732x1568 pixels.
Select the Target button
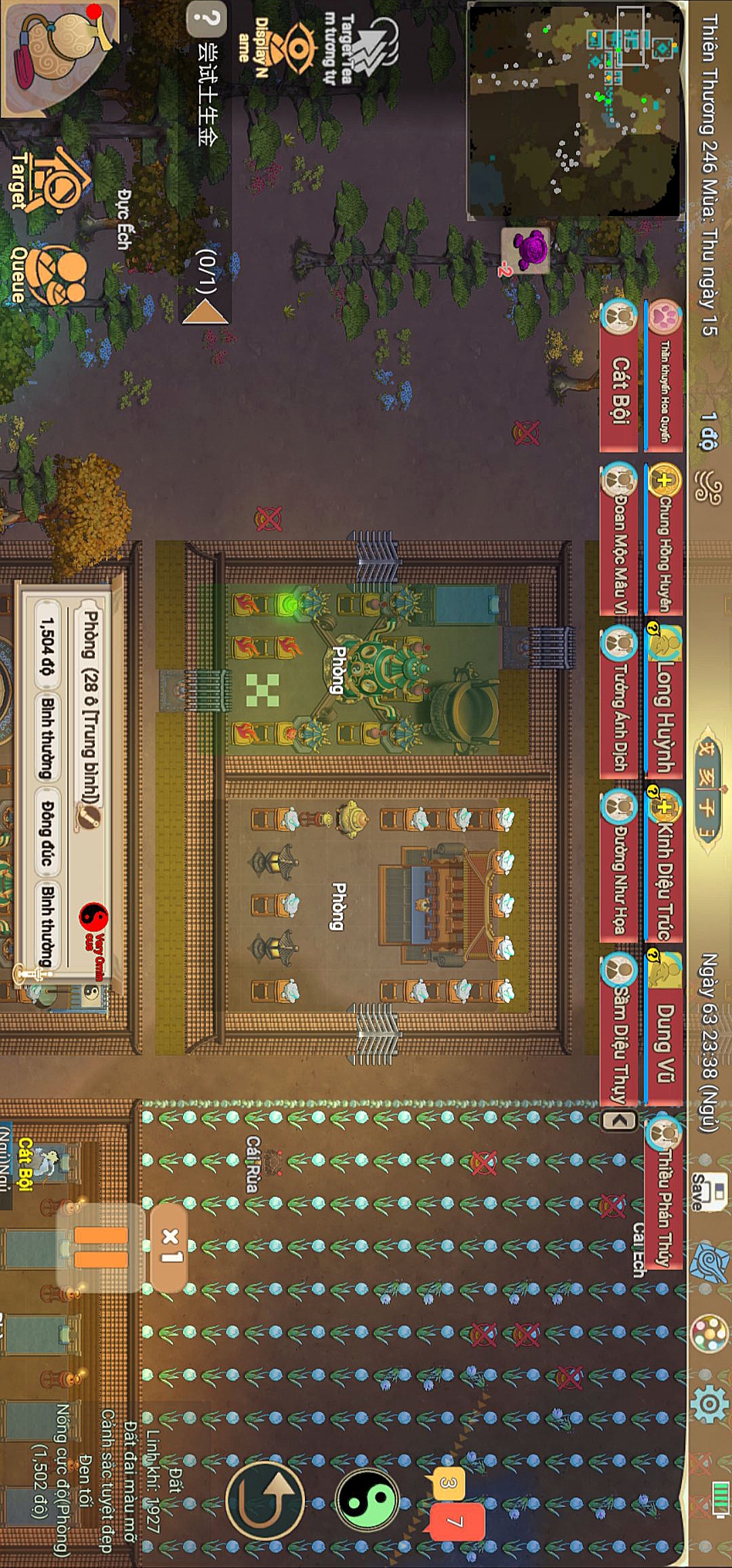[51, 179]
